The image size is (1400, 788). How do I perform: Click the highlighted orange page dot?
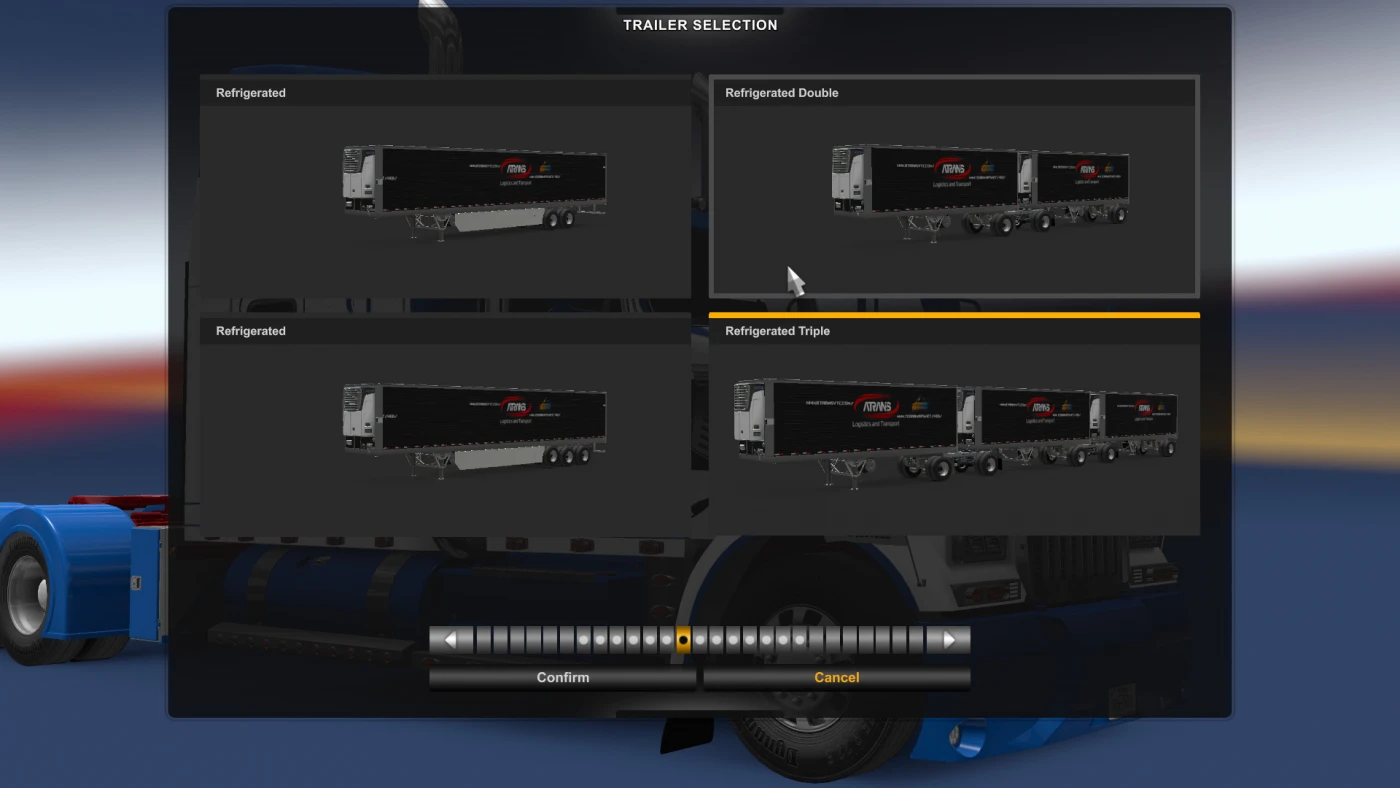(683, 639)
